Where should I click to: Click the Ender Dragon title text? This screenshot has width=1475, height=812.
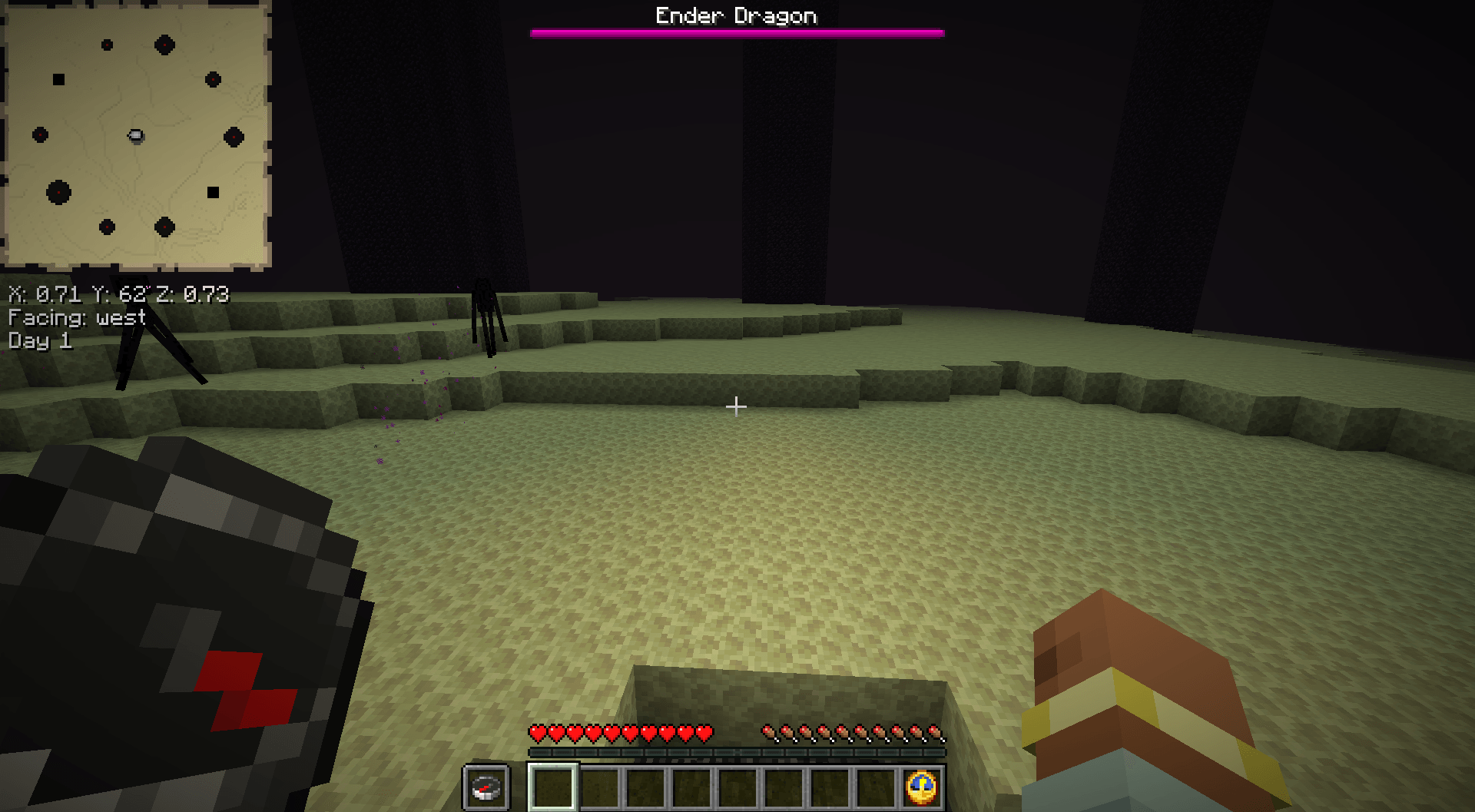(x=735, y=15)
